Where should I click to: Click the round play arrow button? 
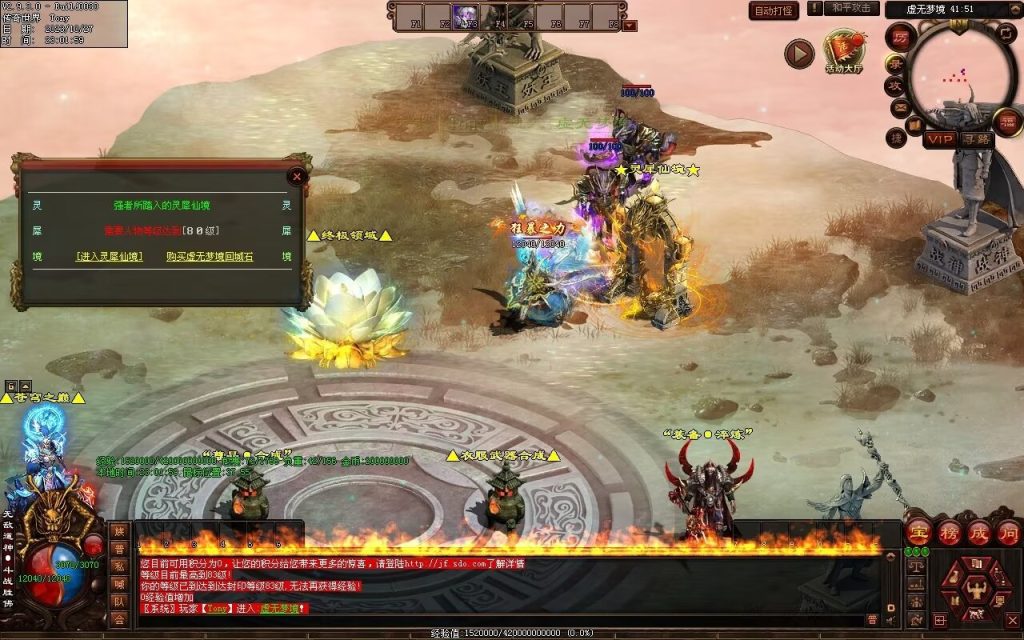[x=798, y=54]
